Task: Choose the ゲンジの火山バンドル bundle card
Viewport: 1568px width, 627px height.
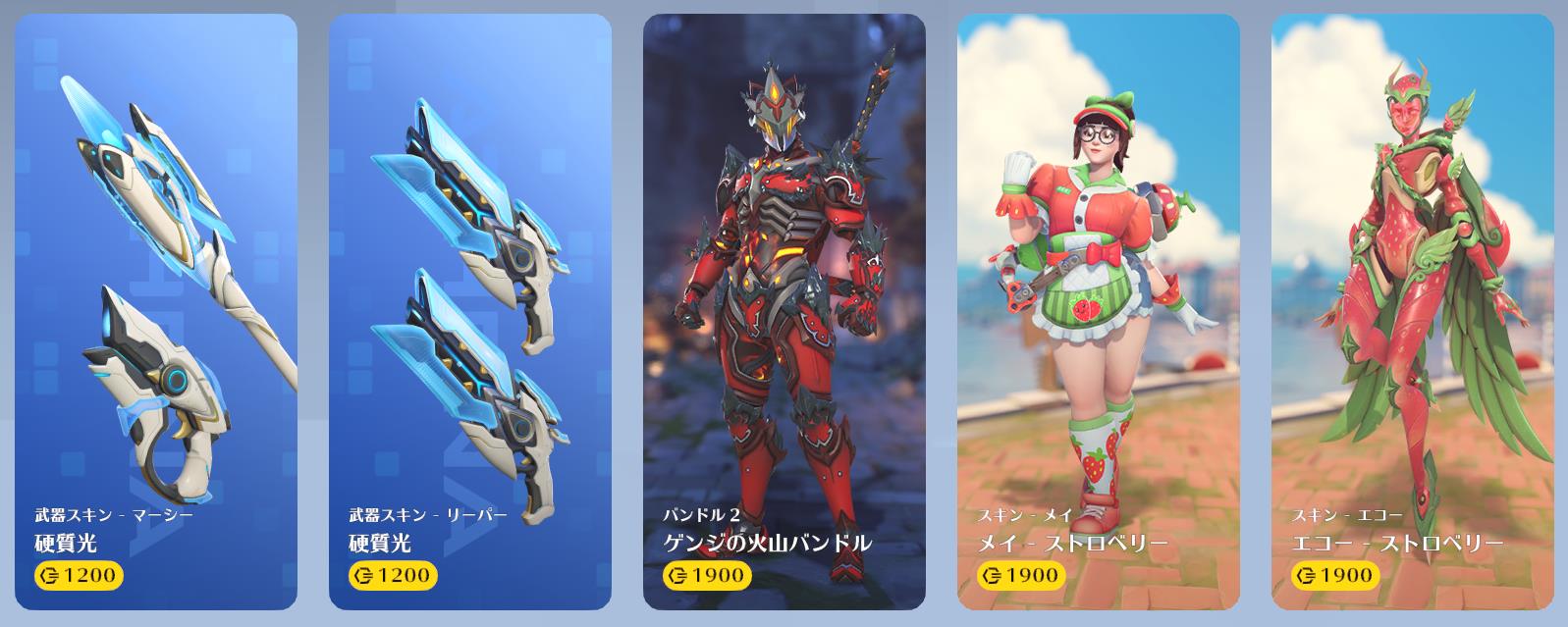Action: 784,312
